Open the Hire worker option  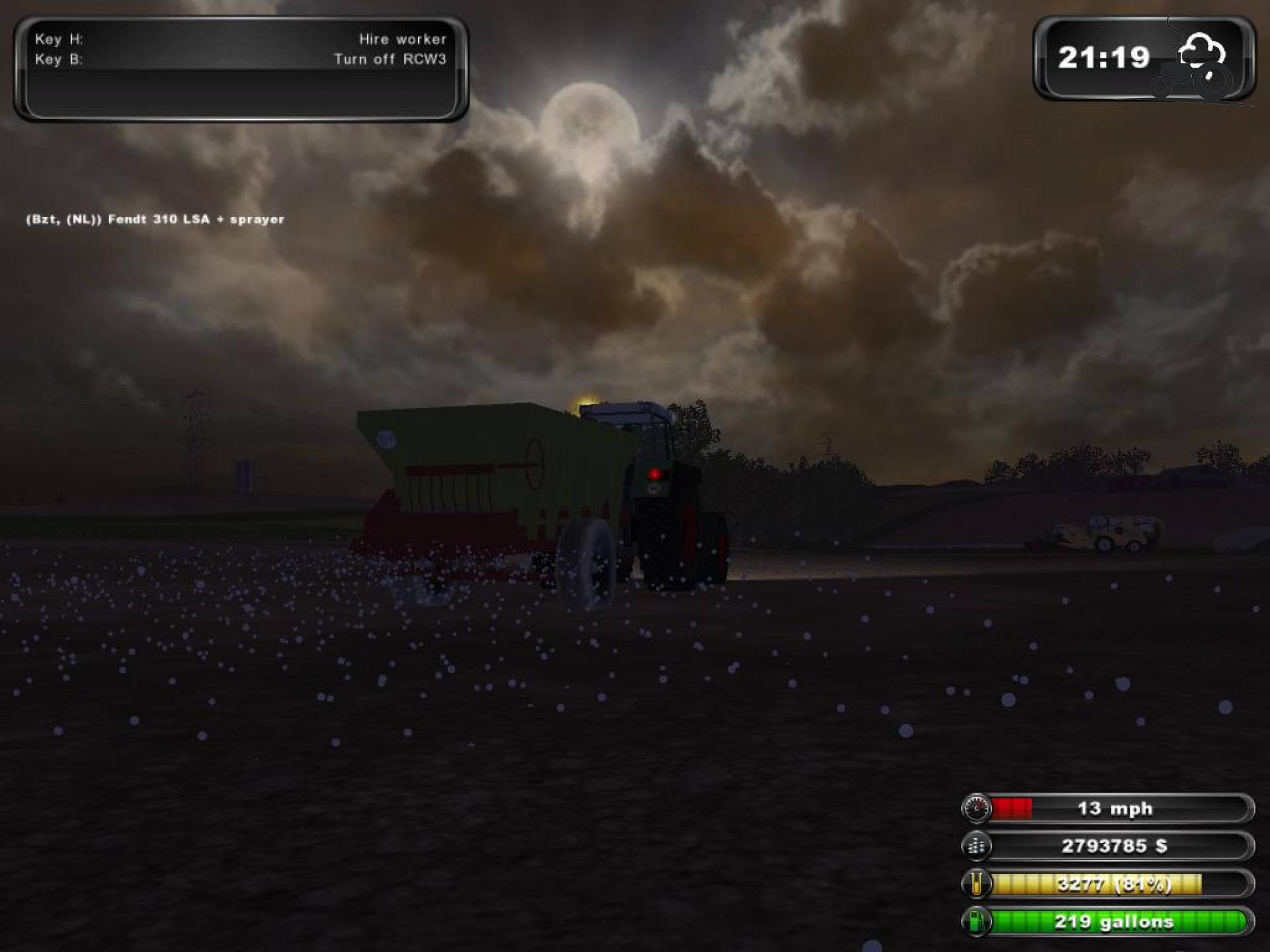[402, 40]
